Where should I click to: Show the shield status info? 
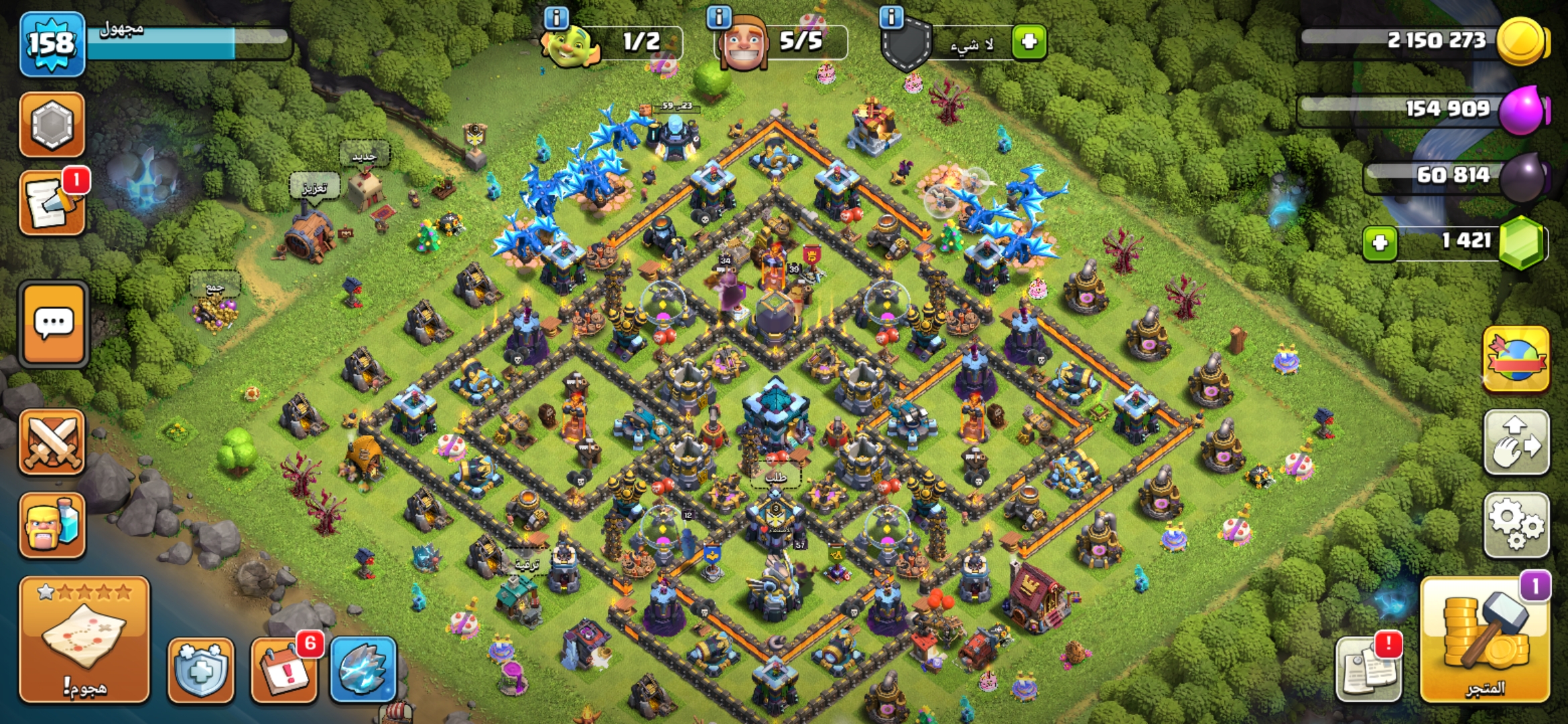click(x=891, y=17)
